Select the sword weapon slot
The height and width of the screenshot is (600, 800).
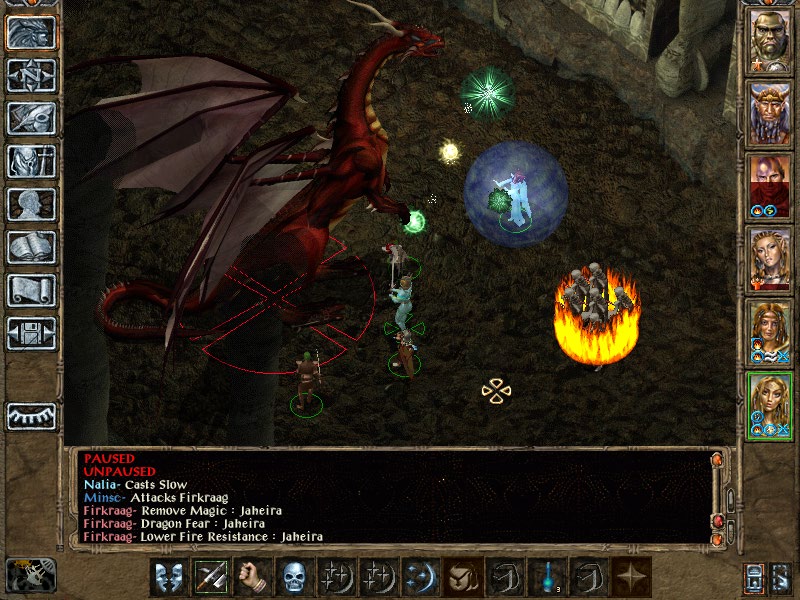coord(212,577)
